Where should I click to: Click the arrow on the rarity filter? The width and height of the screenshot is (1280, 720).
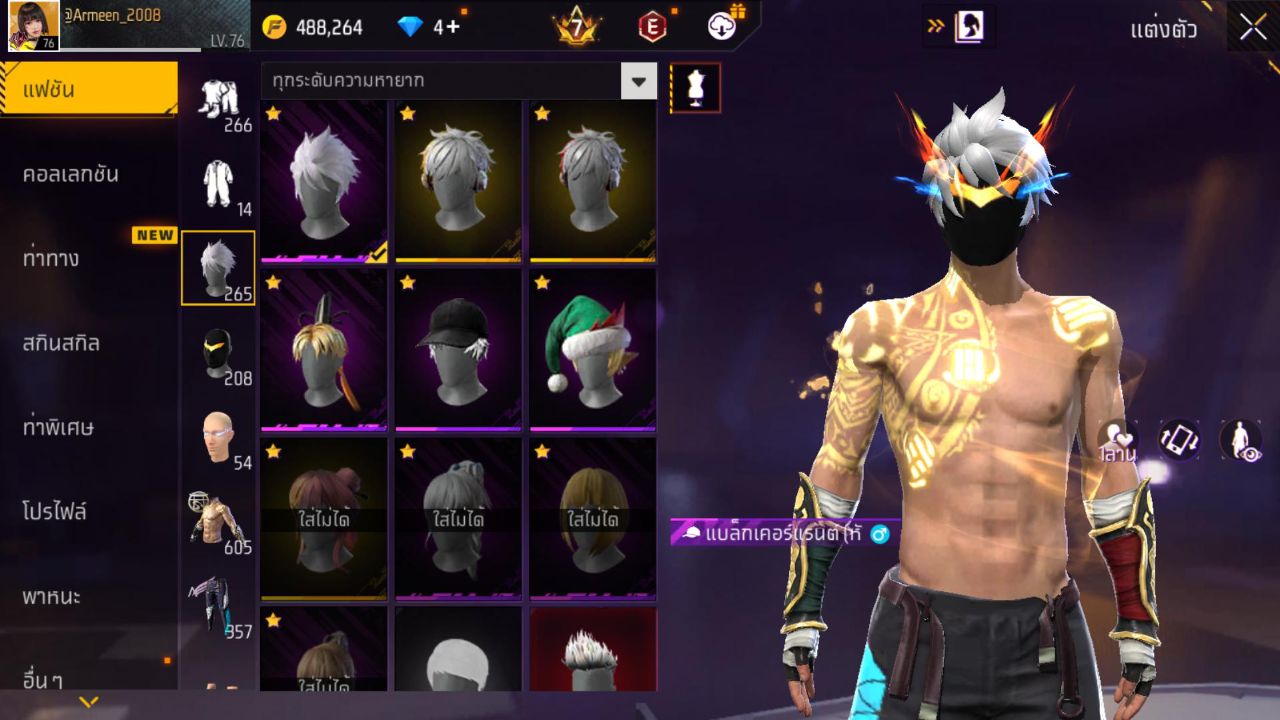click(x=639, y=80)
